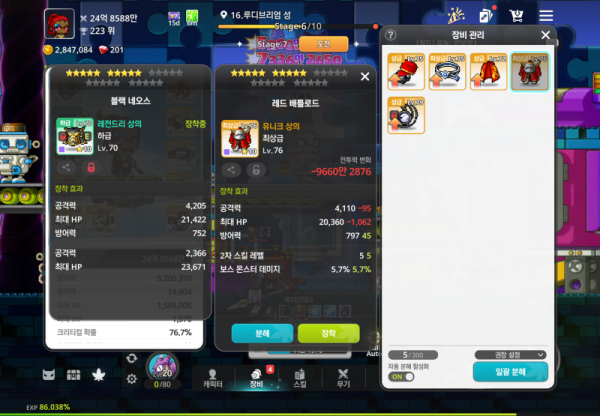600x416 pixels.
Task: Close the 장비 관리 panel
Action: coord(545,35)
